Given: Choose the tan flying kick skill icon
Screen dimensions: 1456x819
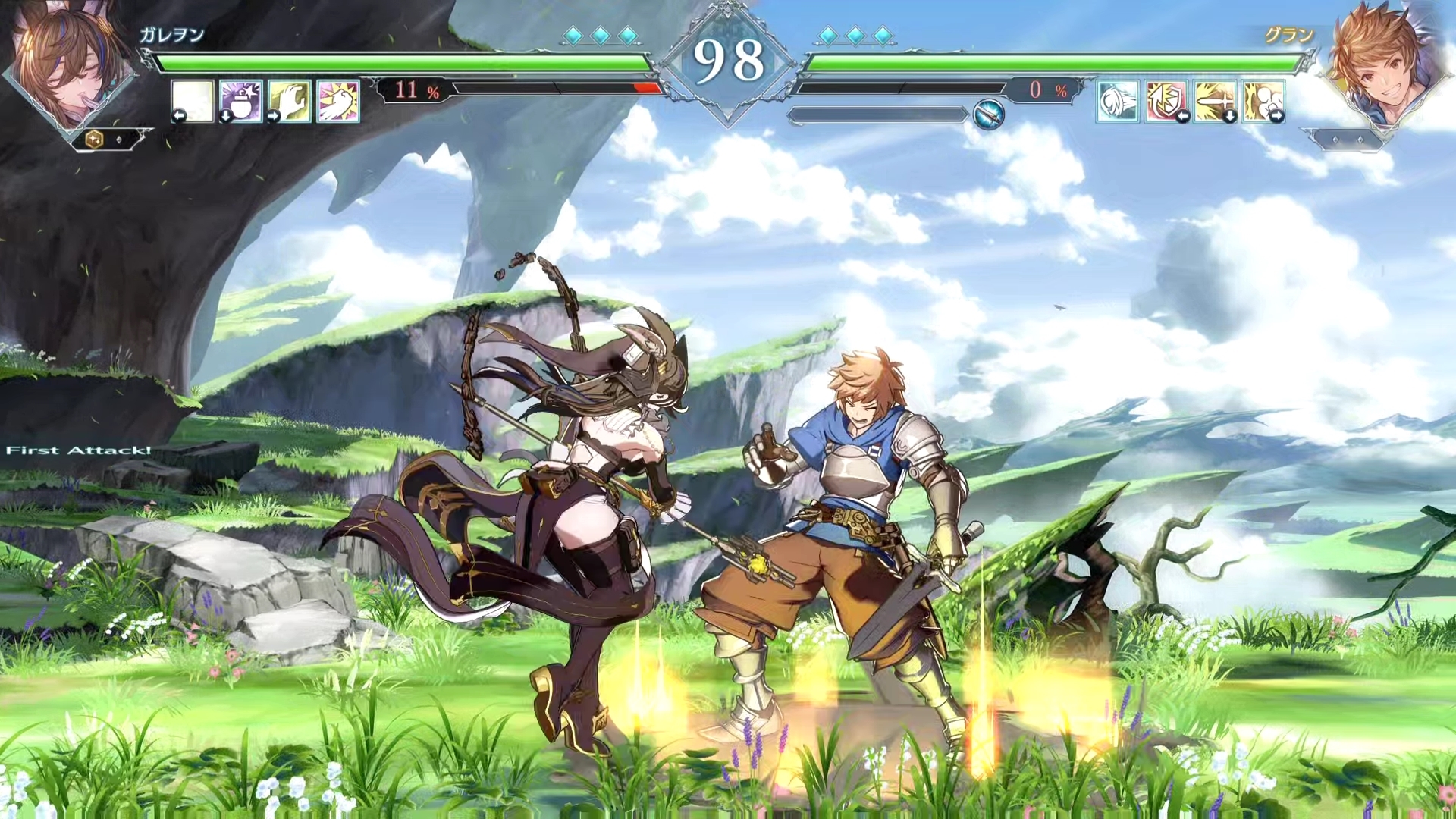Looking at the screenshot, I should point(1263,101).
